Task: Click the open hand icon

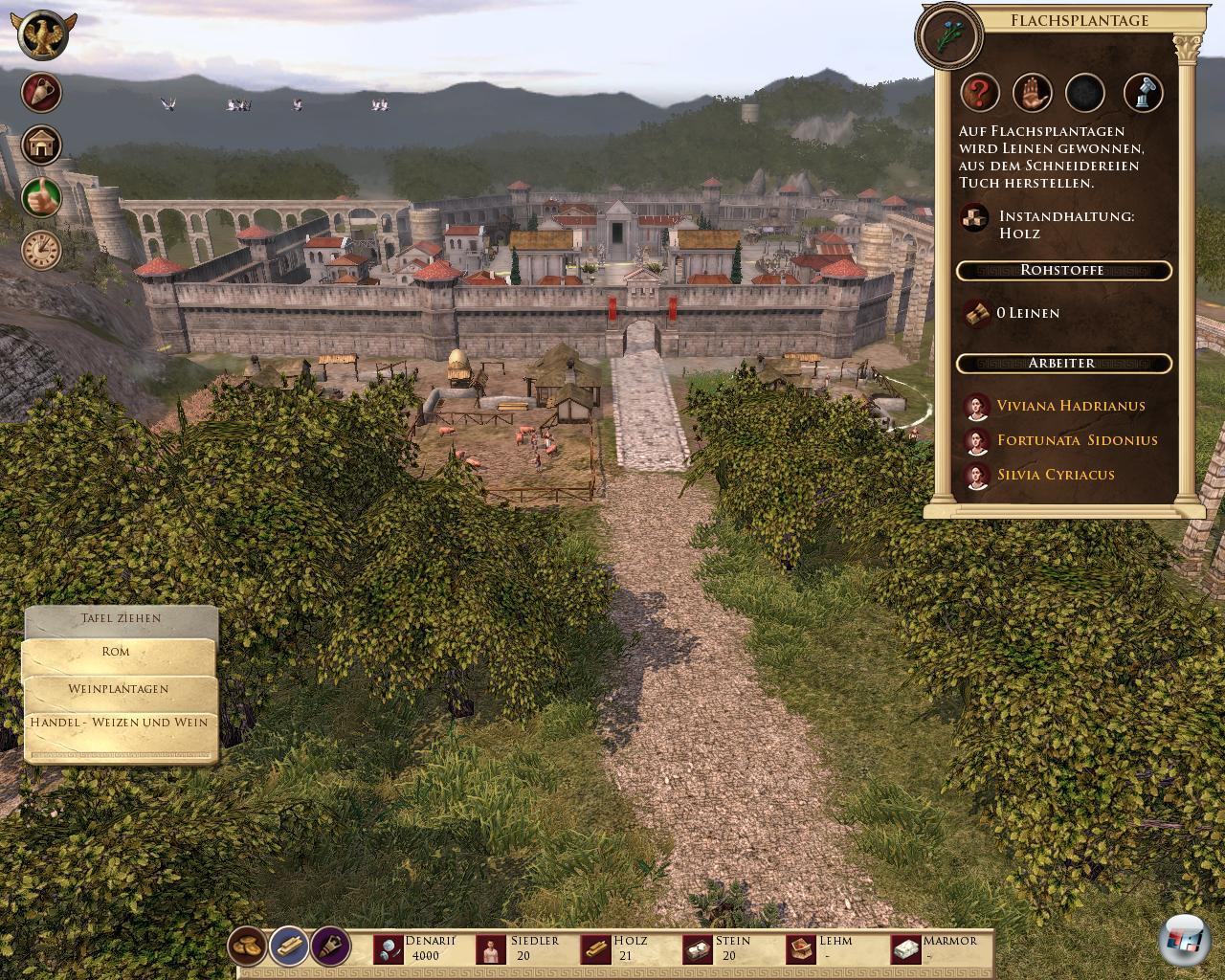Action: (1033, 93)
